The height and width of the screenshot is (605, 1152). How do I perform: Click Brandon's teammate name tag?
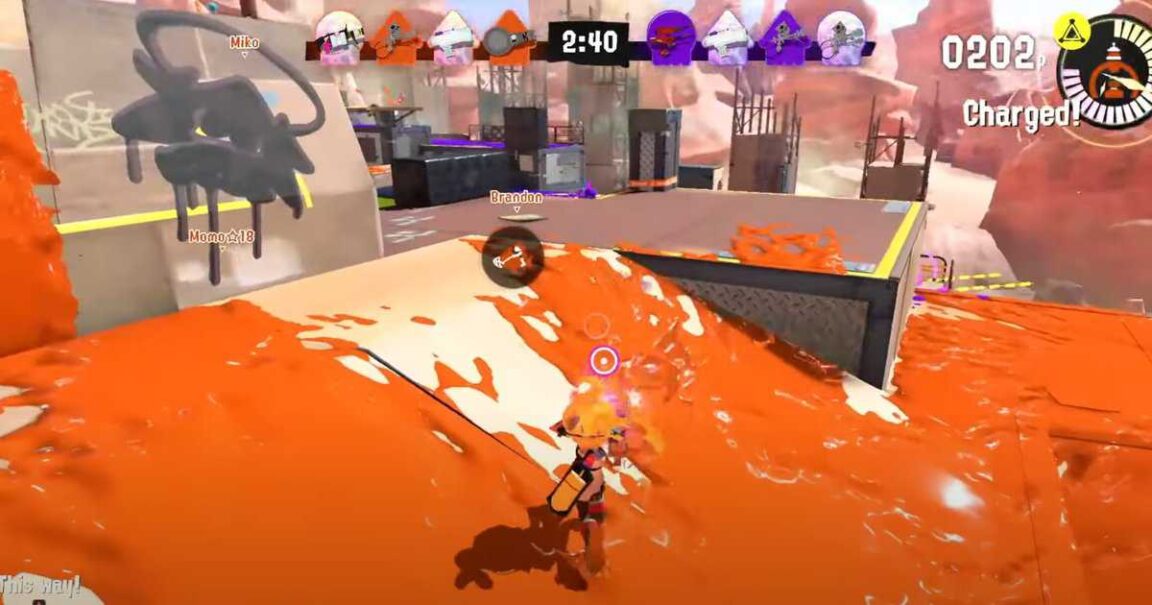tap(517, 198)
